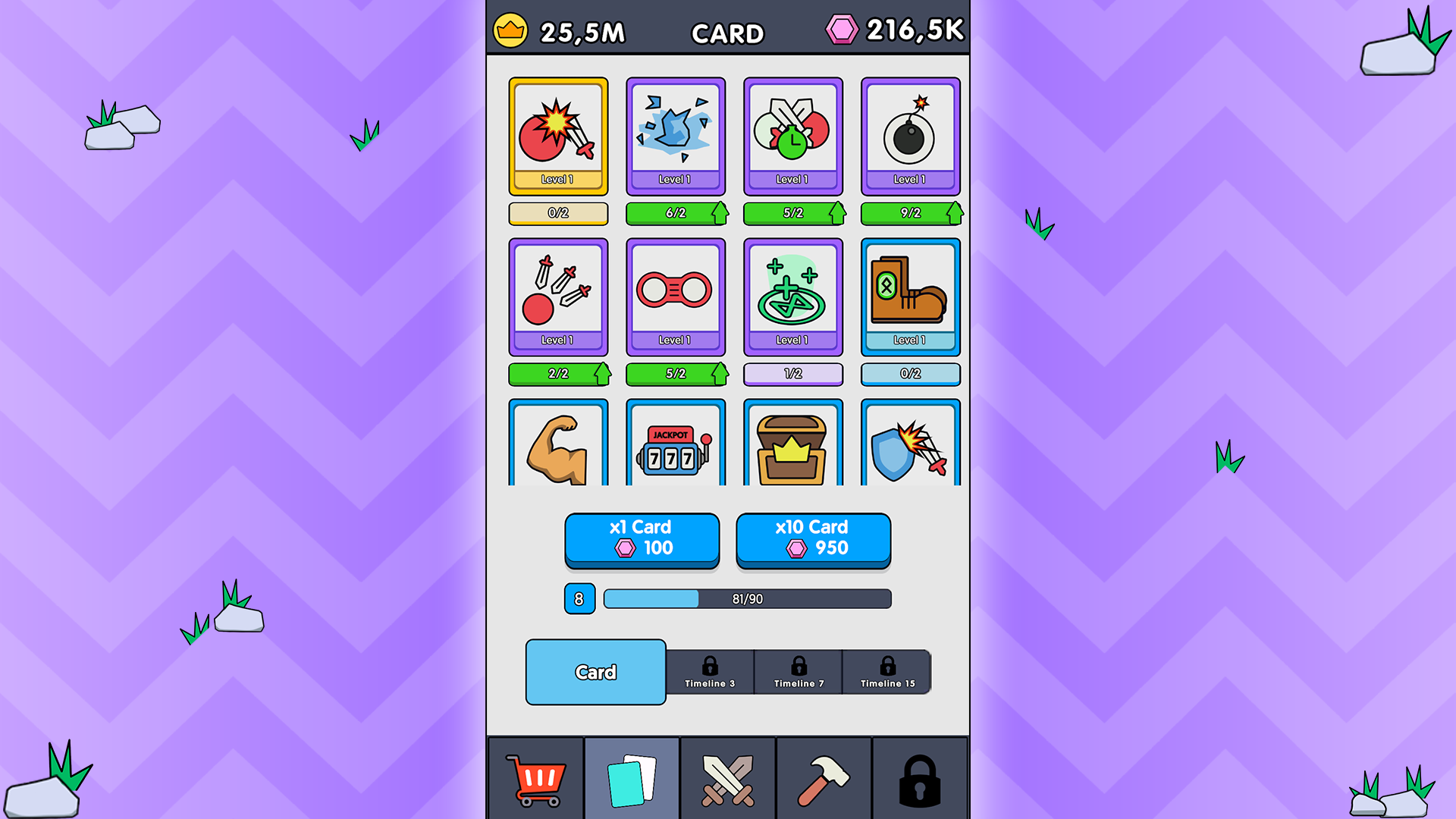This screenshot has height=819, width=1456.
Task: Click the crown currency icon
Action: click(513, 32)
